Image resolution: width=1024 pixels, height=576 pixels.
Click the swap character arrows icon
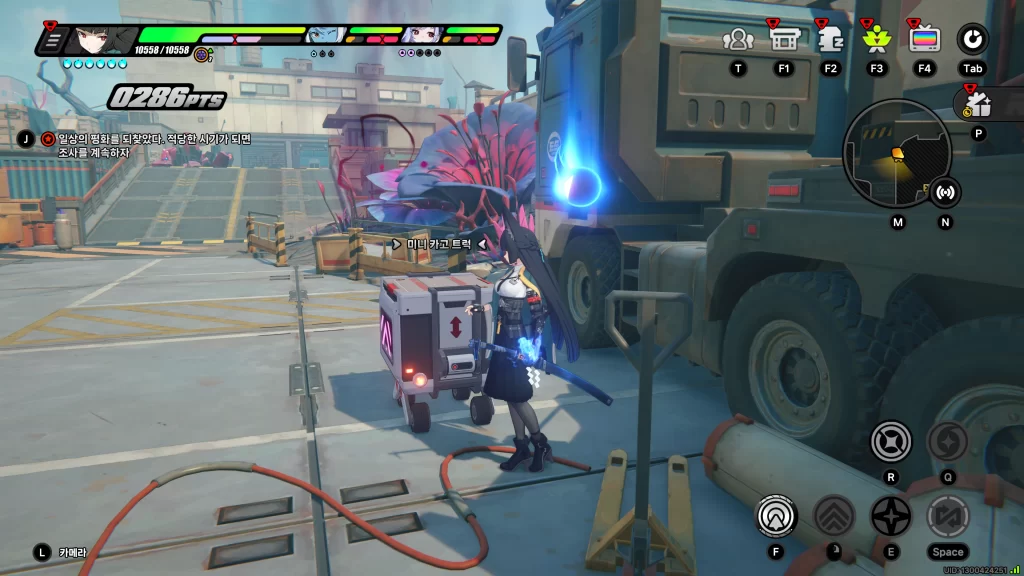(947, 516)
